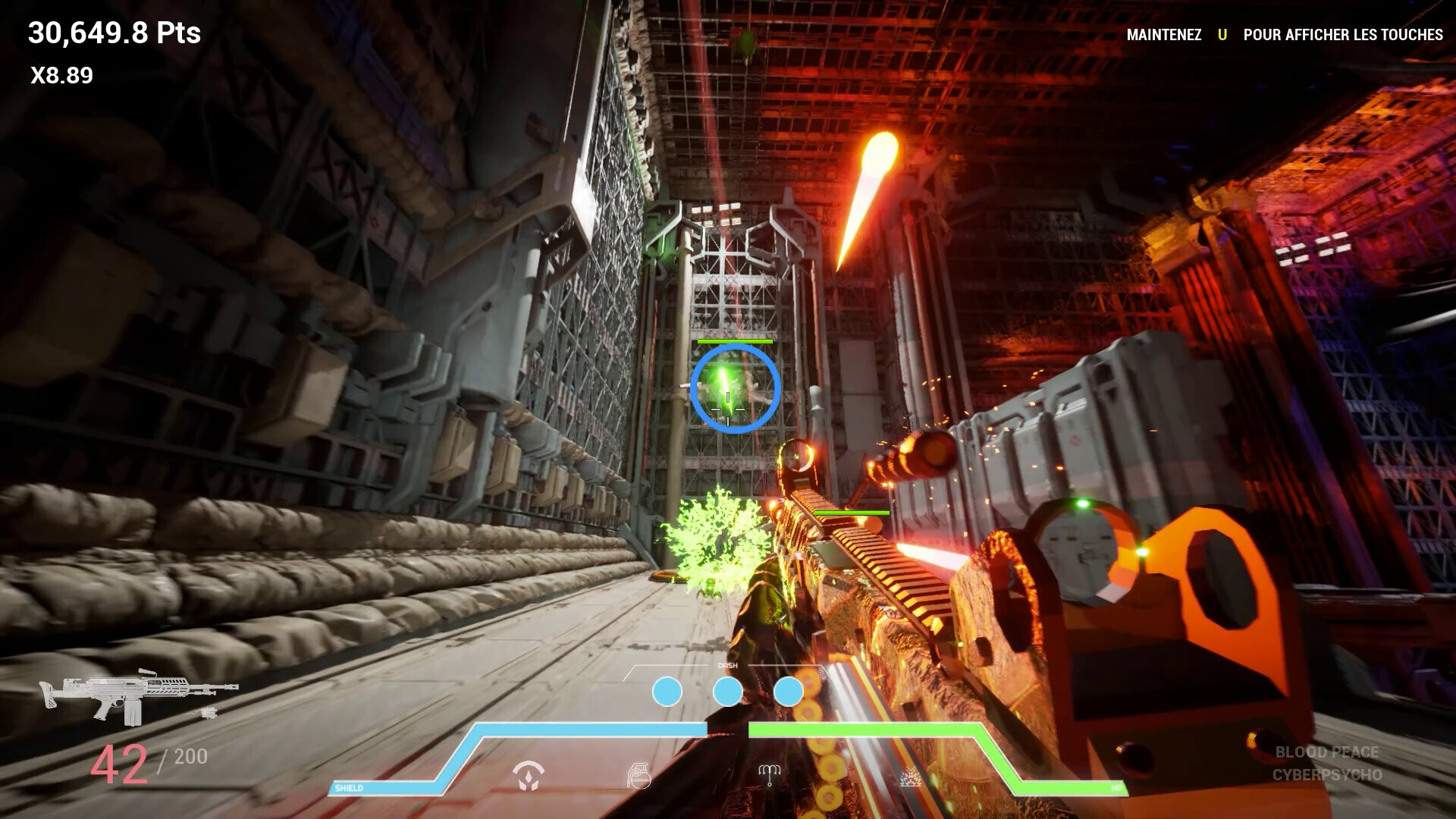The height and width of the screenshot is (819, 1456).
Task: Toggle the middle dash charge circle
Action: [728, 692]
